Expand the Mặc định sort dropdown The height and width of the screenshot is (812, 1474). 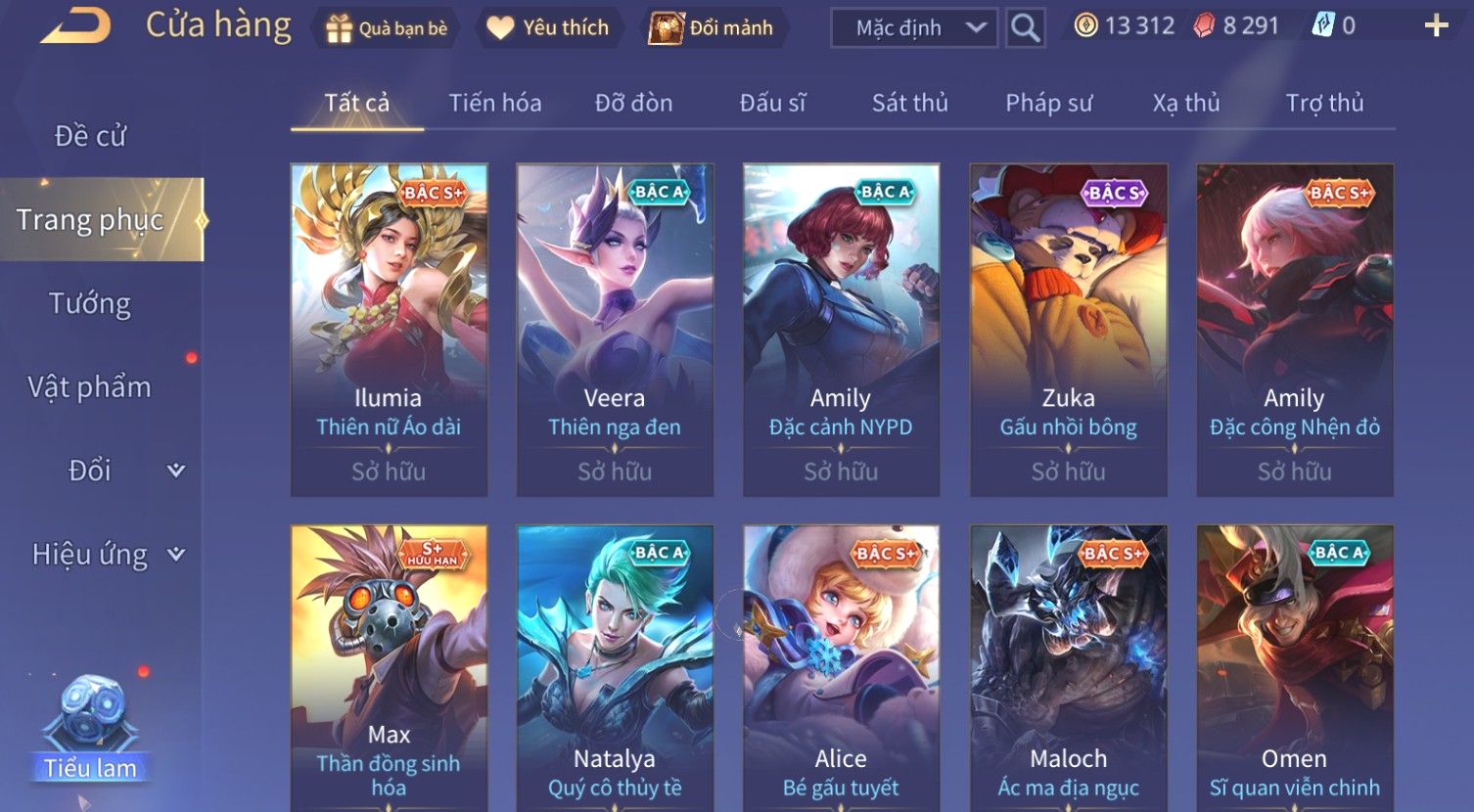point(914,28)
